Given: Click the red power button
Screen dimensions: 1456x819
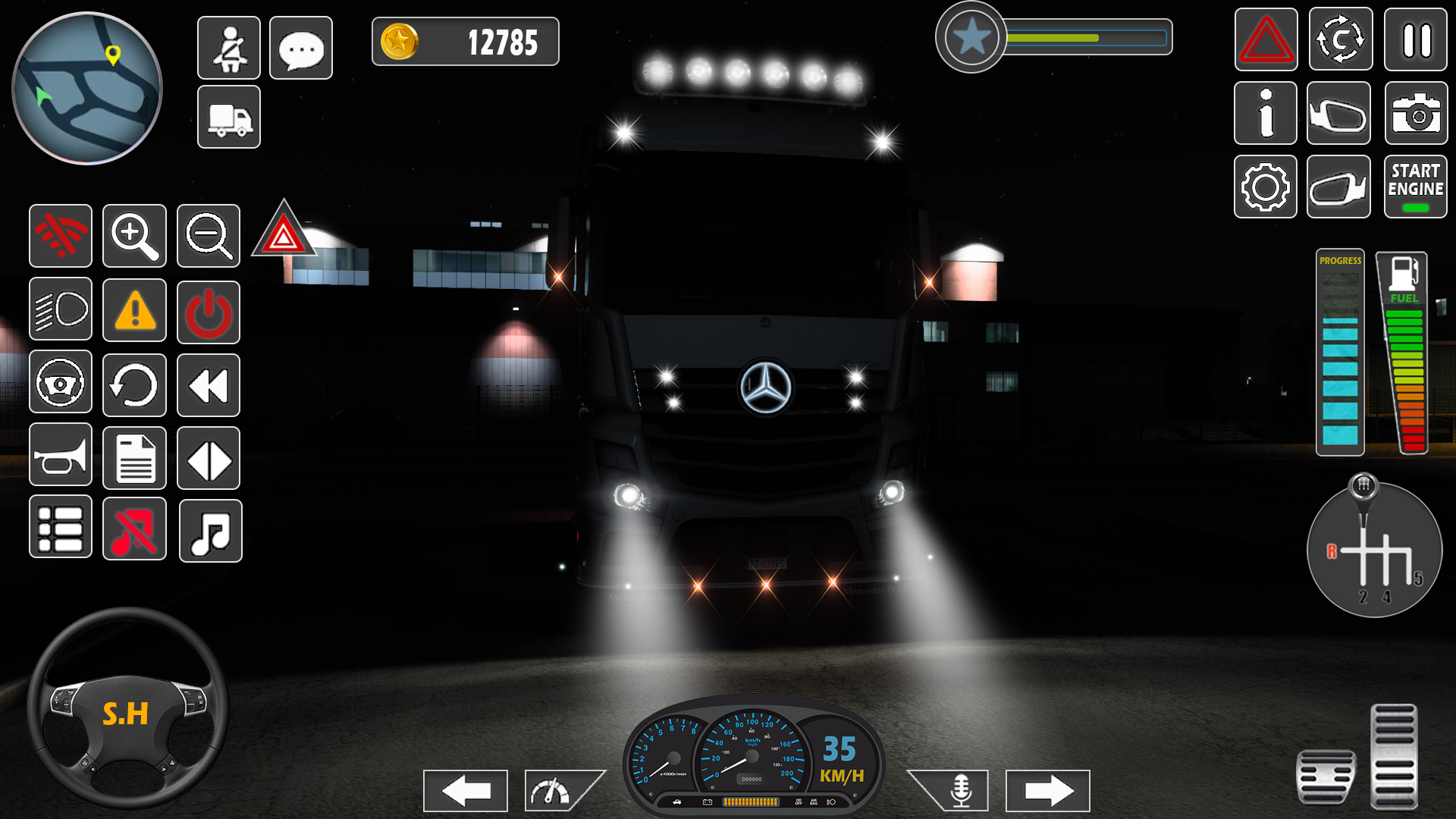Looking at the screenshot, I should 209,312.
